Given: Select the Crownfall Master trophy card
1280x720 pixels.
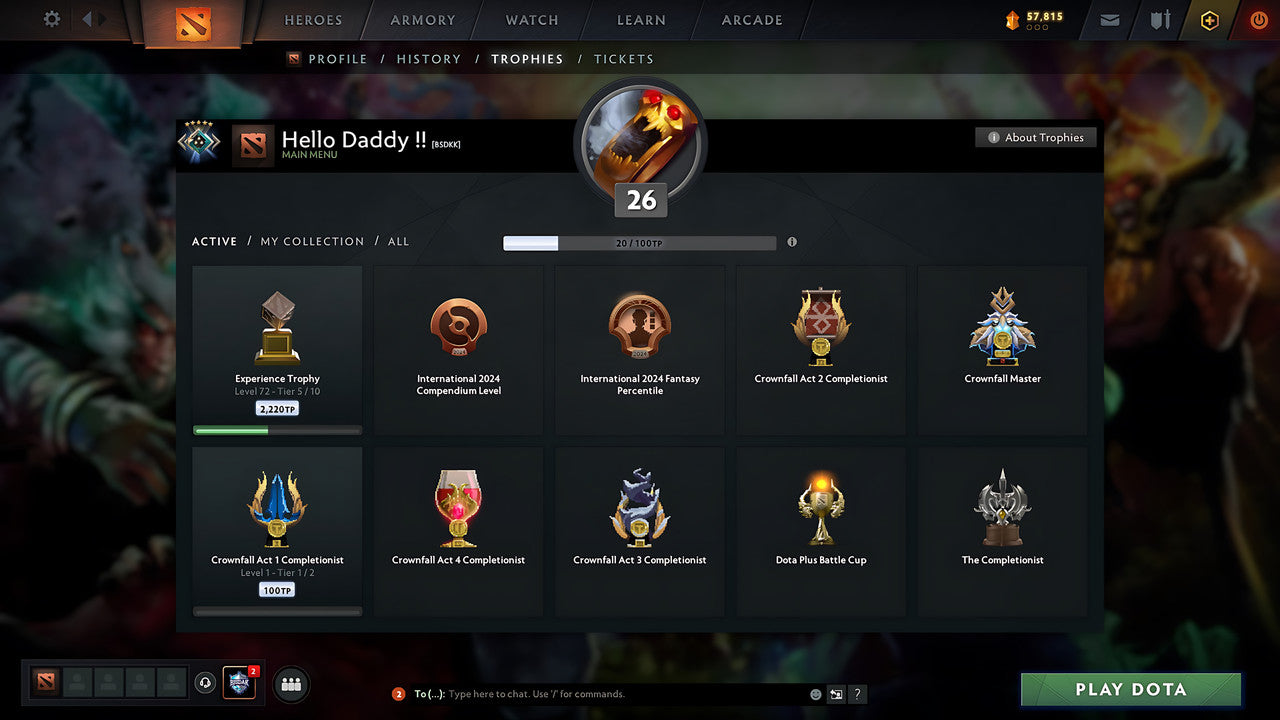Looking at the screenshot, I should click(1002, 348).
